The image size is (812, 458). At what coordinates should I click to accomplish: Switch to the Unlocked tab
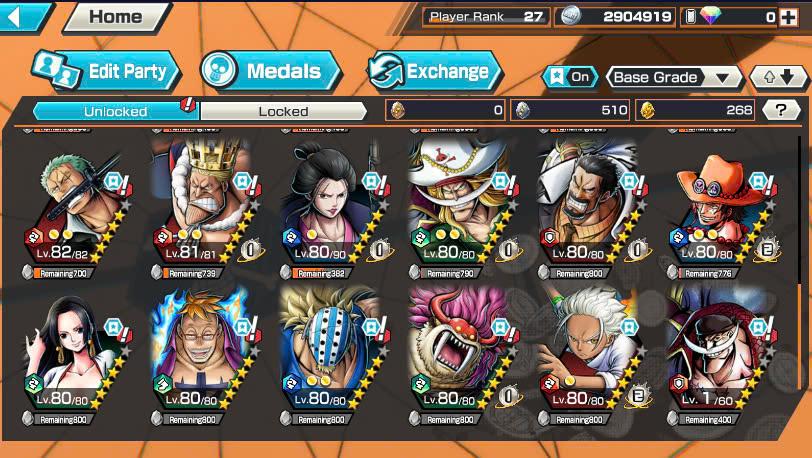click(115, 111)
